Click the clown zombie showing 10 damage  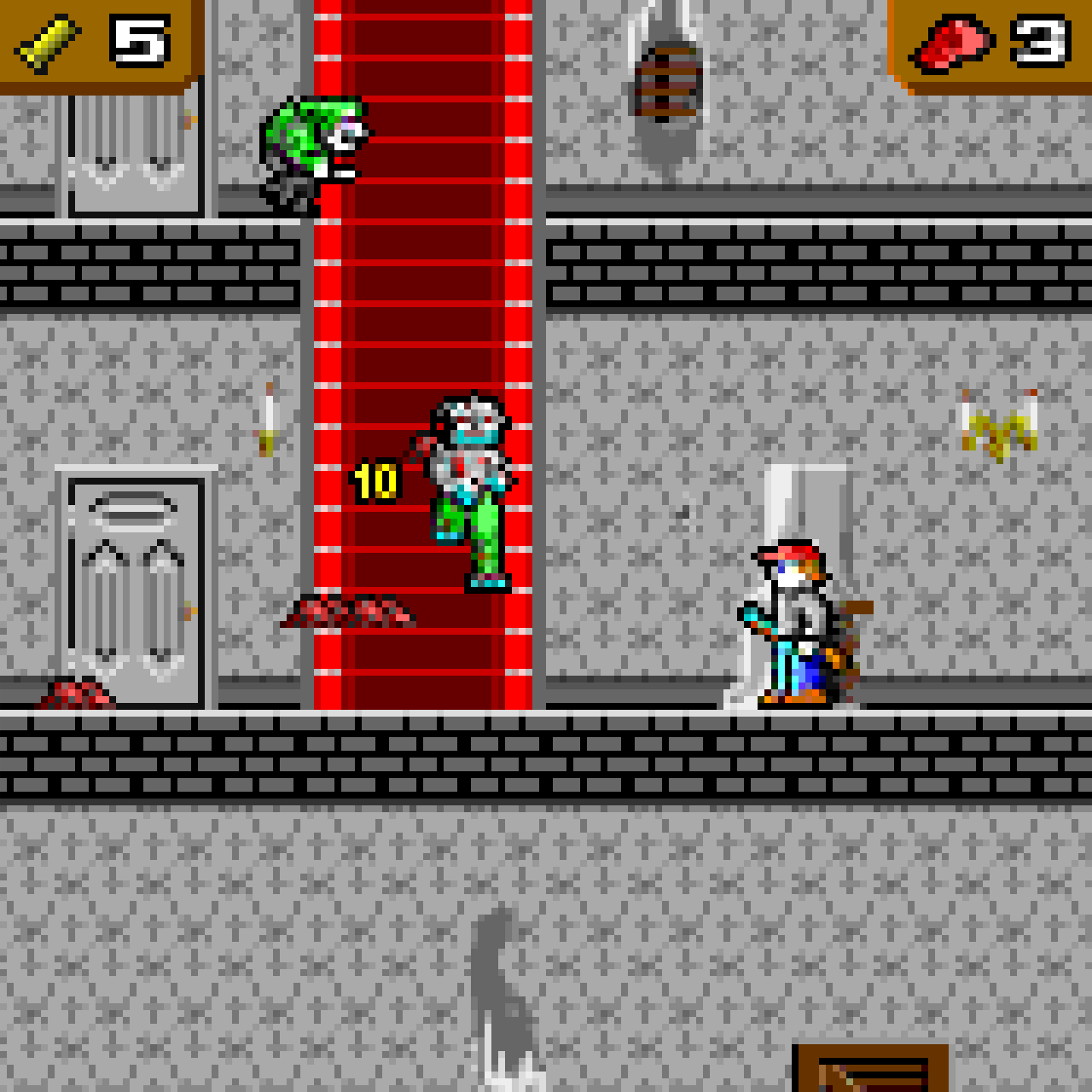(x=469, y=486)
